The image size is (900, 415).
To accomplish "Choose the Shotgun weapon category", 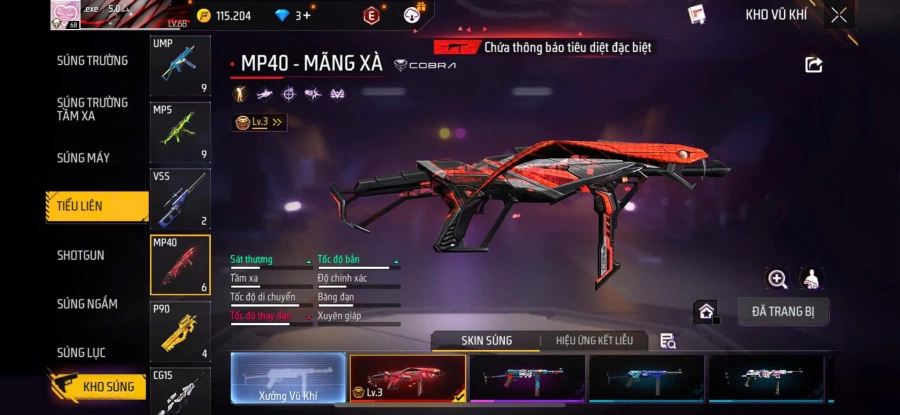I will (80, 255).
